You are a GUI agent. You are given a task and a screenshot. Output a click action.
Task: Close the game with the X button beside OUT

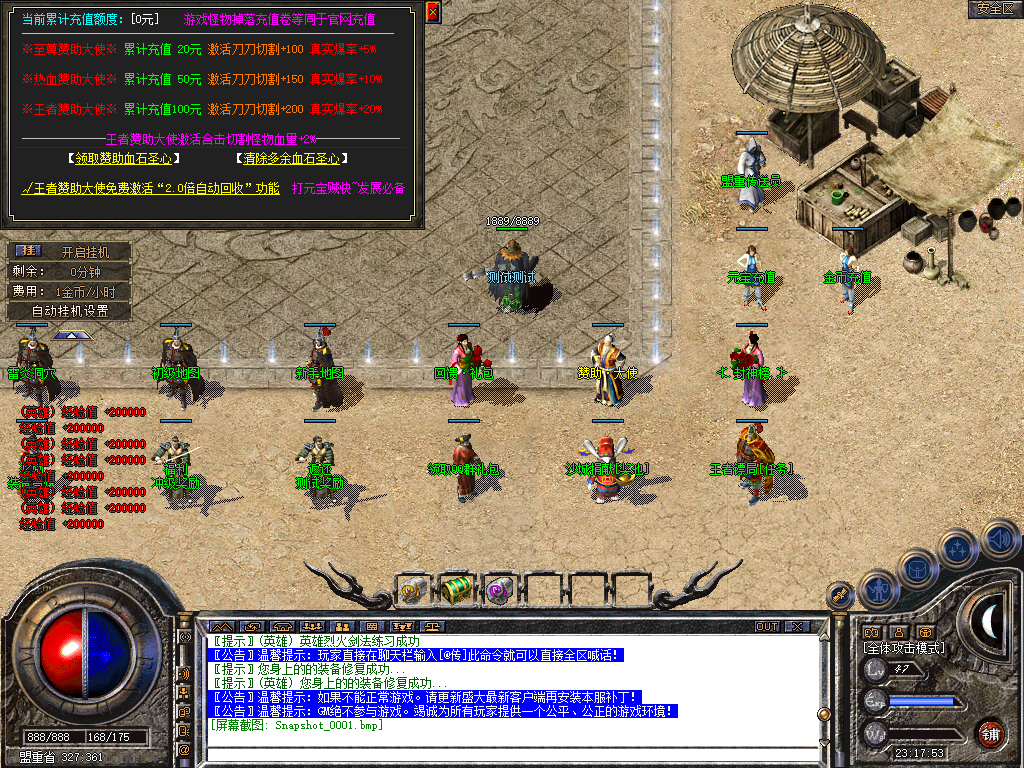tap(796, 627)
